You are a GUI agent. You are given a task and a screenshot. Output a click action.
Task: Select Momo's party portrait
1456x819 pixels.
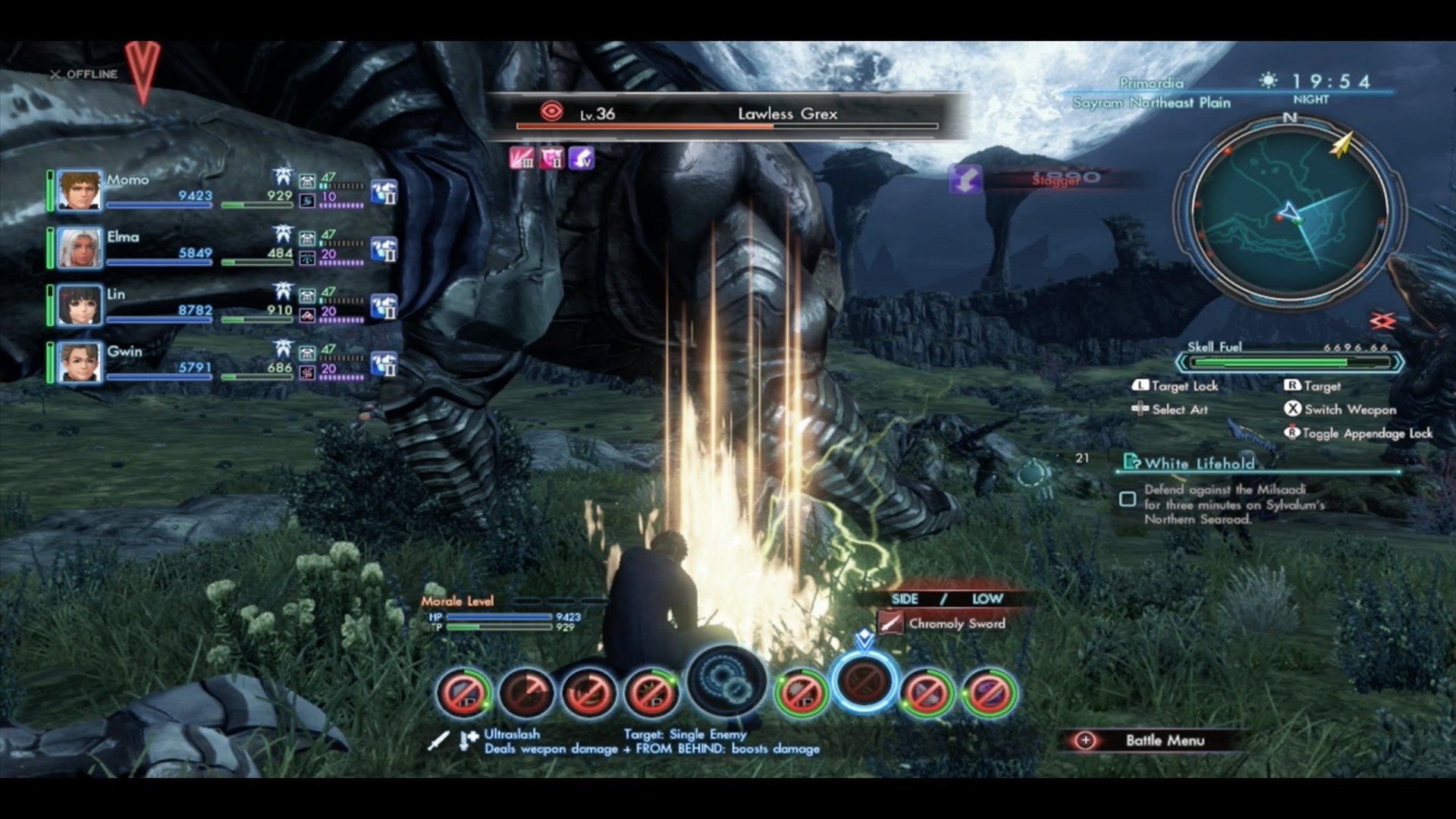pos(80,190)
